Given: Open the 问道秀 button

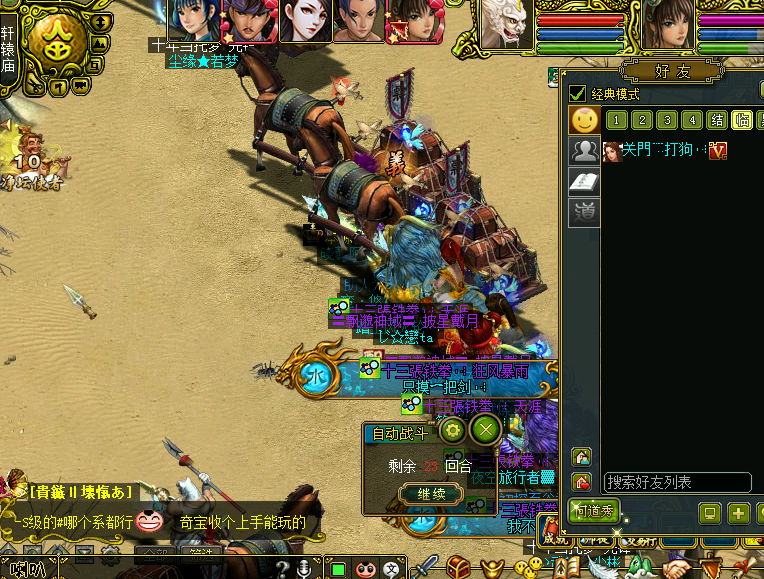Looking at the screenshot, I should coord(594,510).
